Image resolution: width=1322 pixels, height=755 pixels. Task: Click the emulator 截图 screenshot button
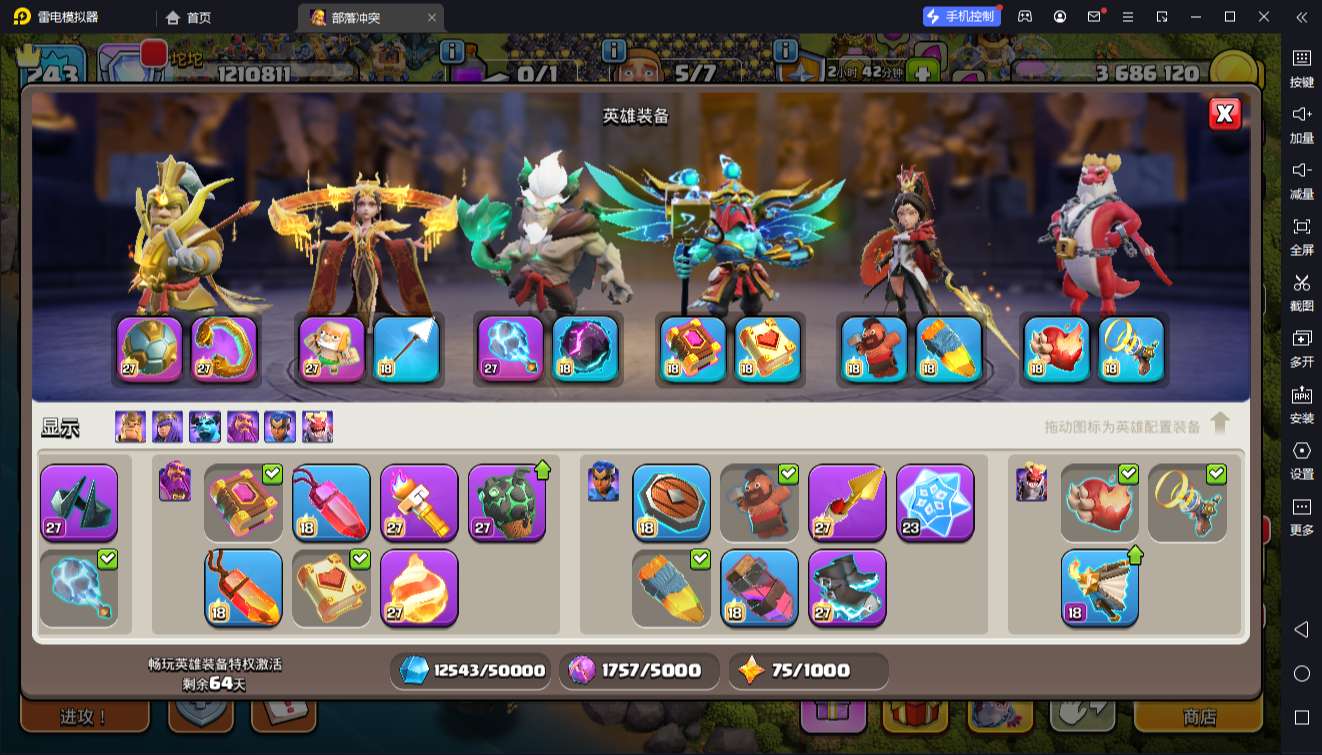point(1301,292)
